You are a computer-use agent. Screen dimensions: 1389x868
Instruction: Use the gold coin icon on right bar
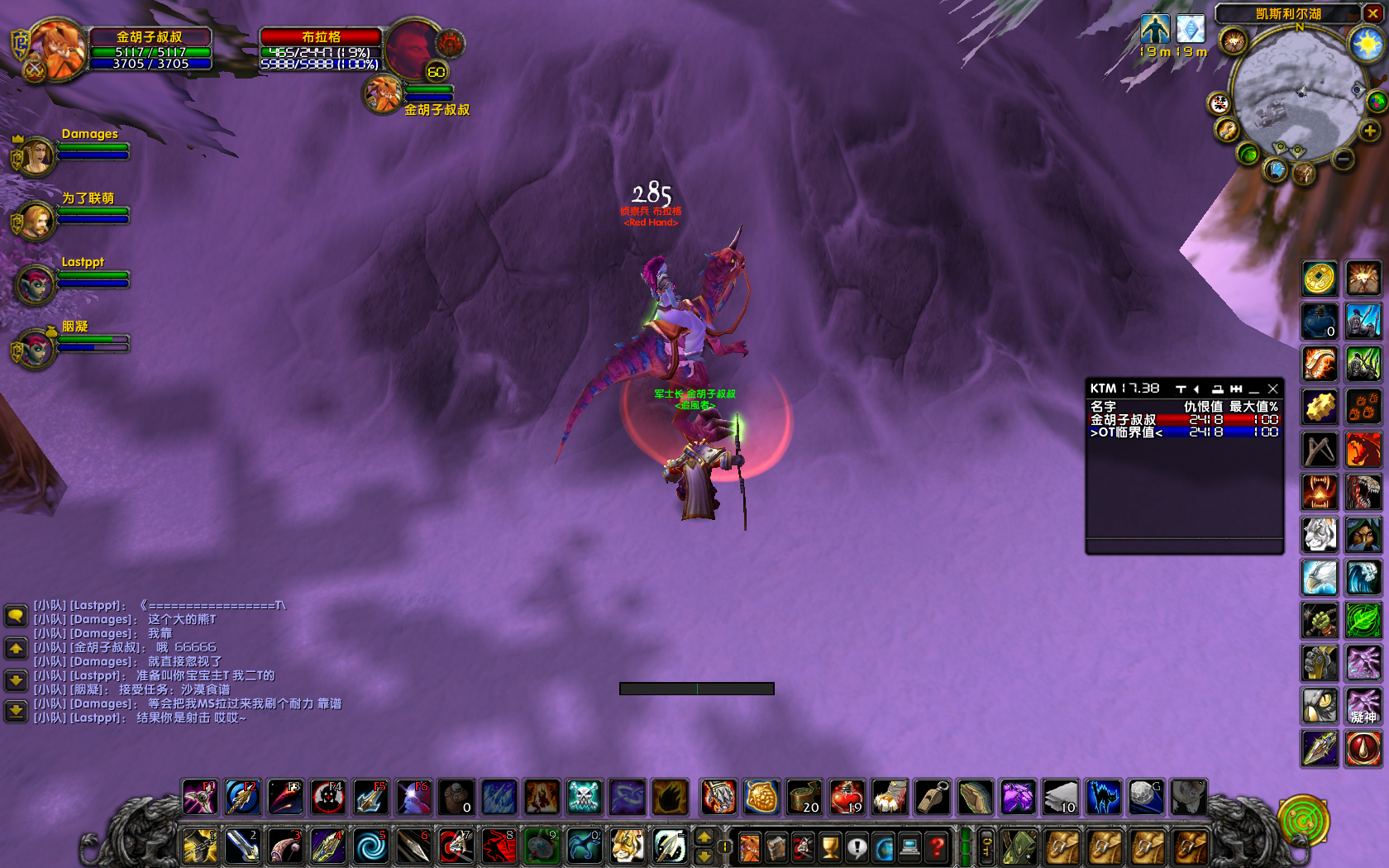point(1320,279)
